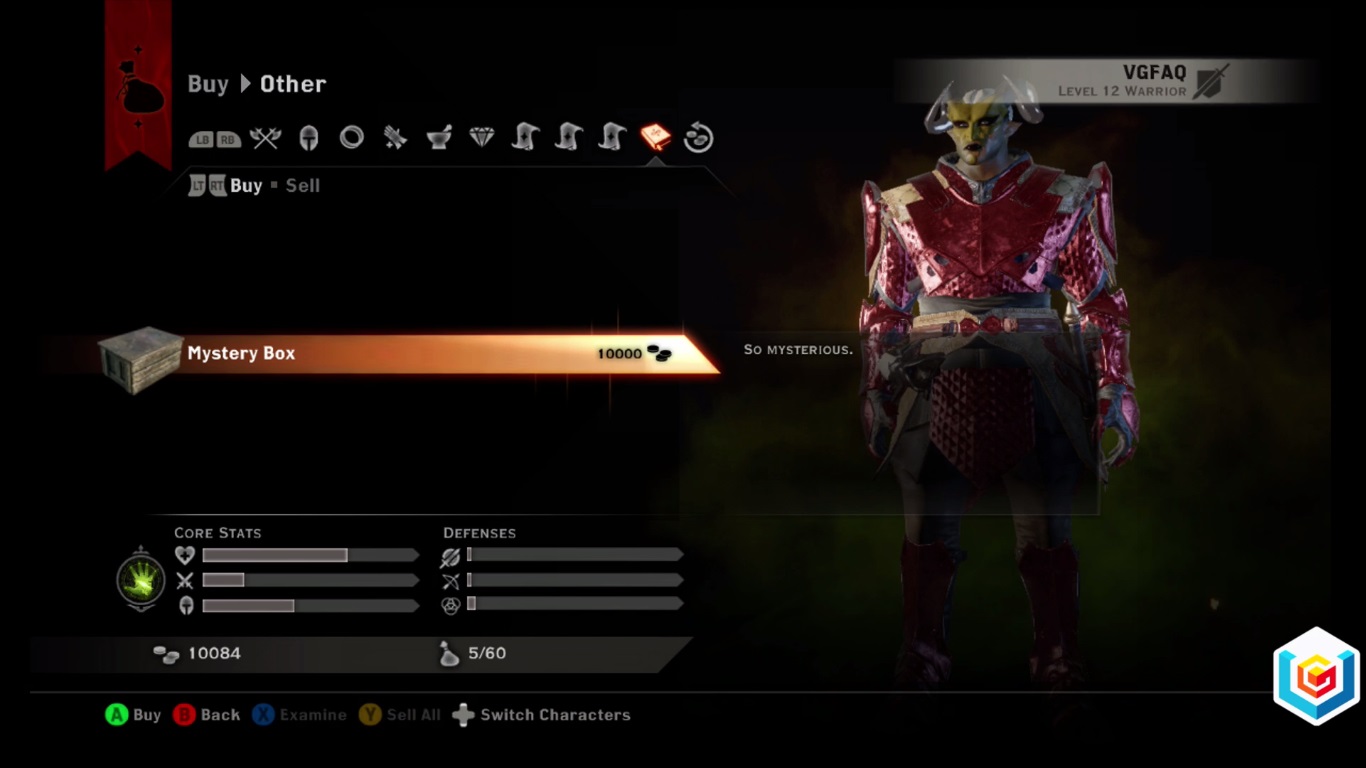Select the highlighted red book Other category
This screenshot has height=768, width=1366.
655,137
